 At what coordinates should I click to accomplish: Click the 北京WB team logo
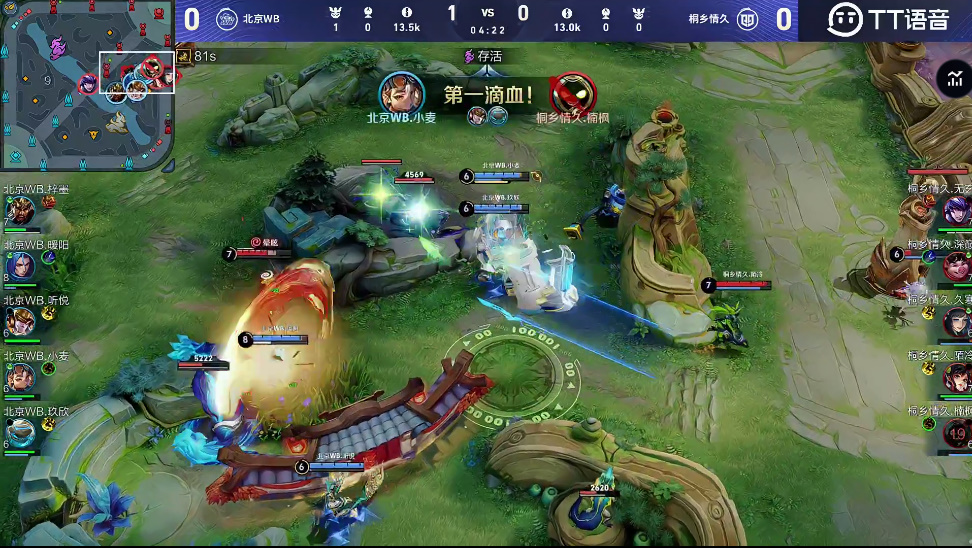(227, 19)
